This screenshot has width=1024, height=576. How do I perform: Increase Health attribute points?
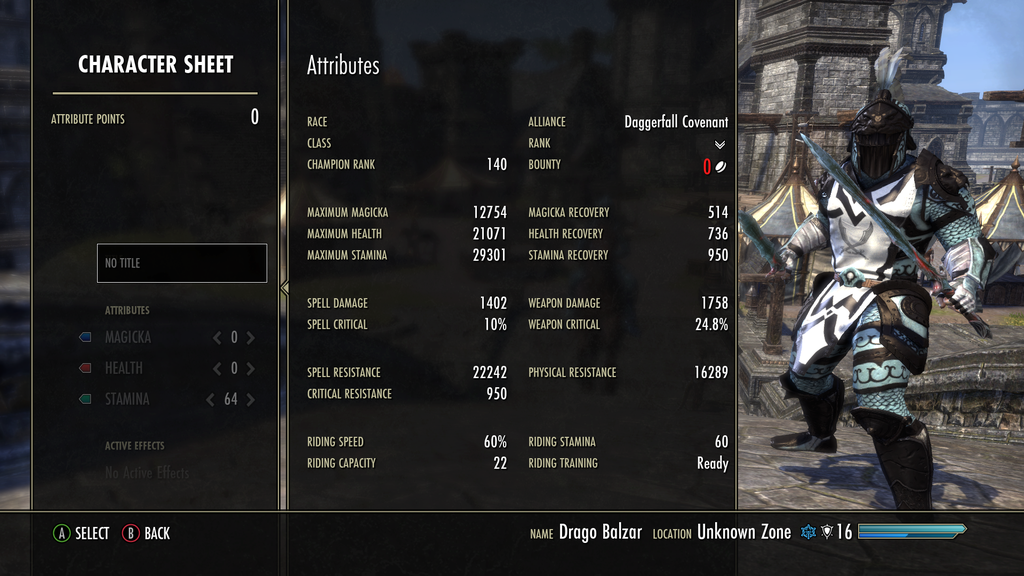tap(251, 369)
